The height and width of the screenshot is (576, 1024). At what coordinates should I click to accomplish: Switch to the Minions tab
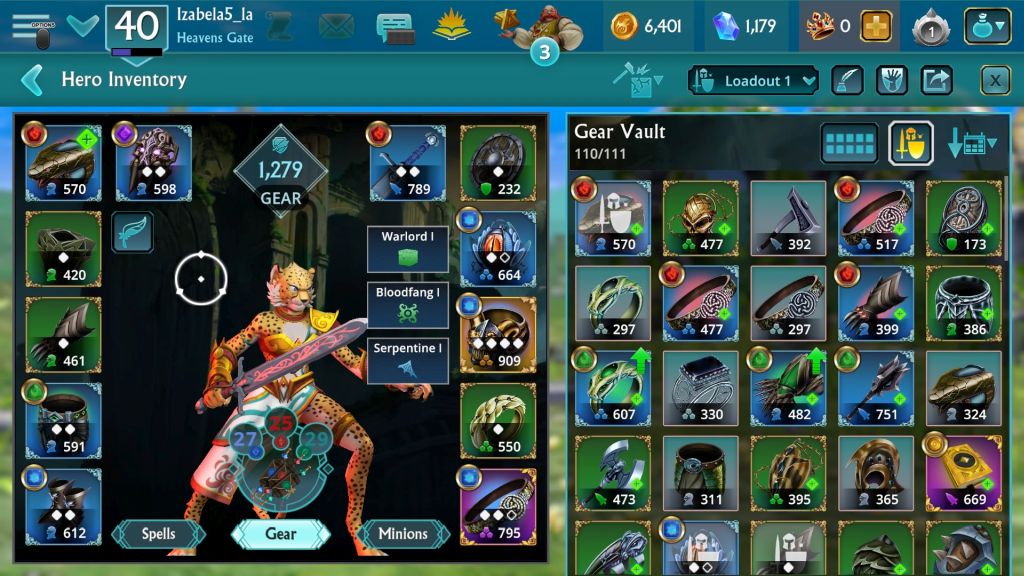pyautogui.click(x=402, y=534)
